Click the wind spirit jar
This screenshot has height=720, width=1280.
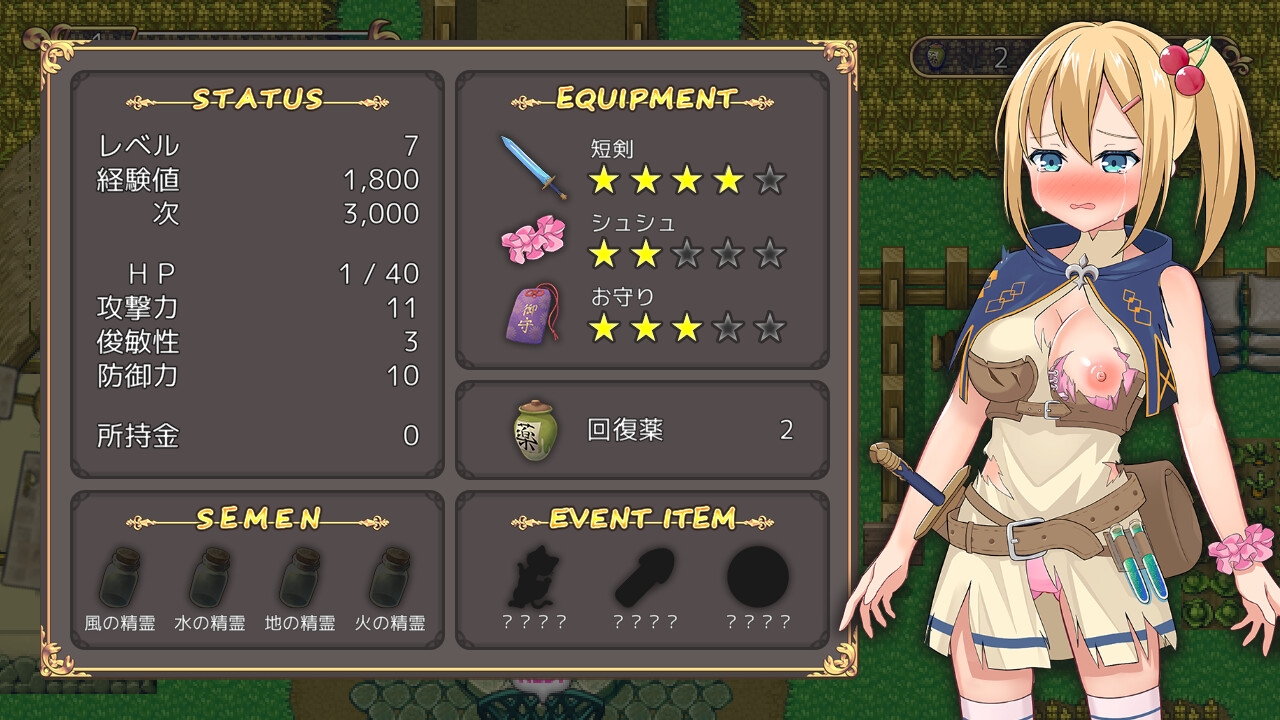(x=120, y=578)
